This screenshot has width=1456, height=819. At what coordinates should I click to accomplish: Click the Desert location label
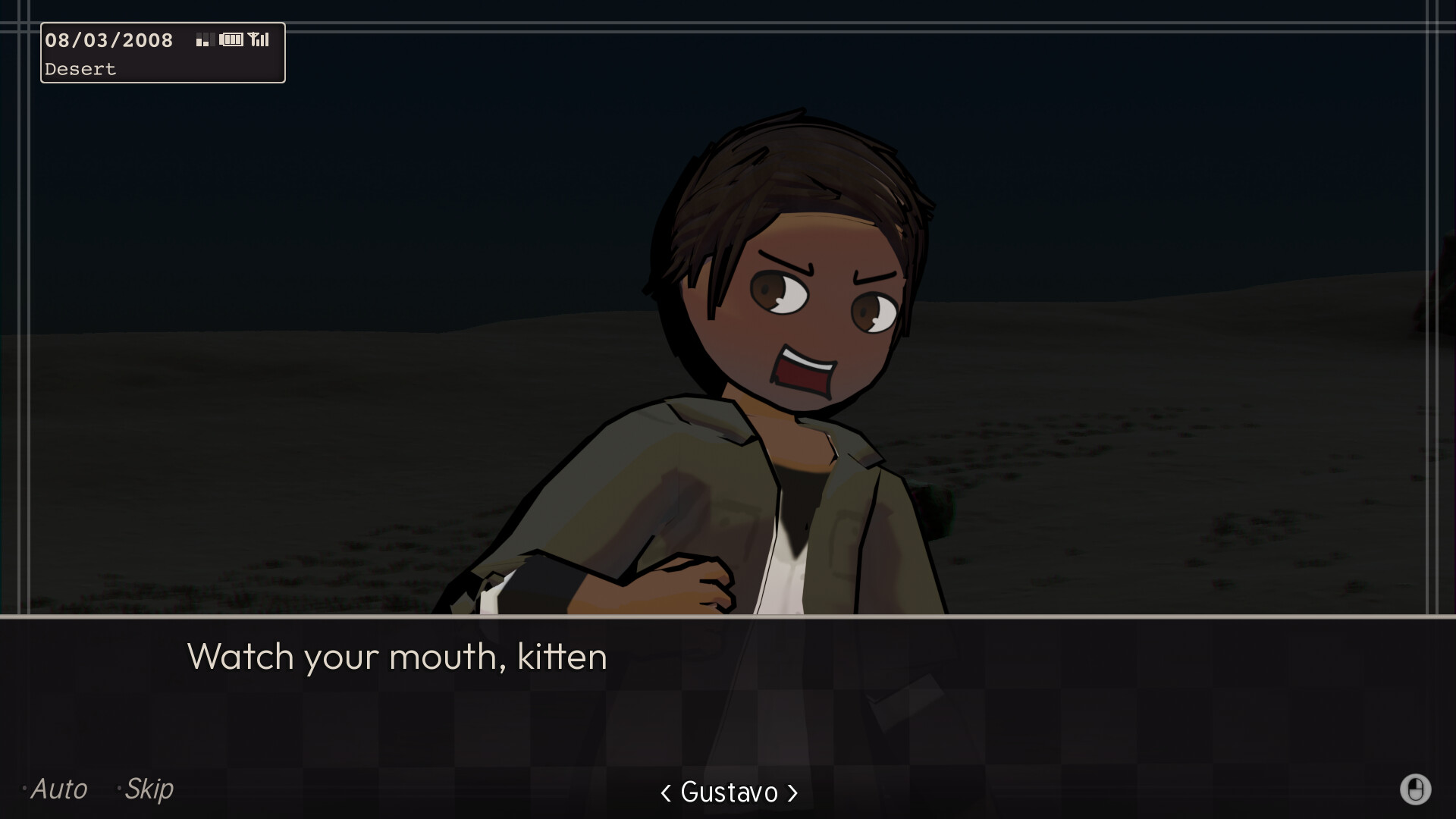click(x=80, y=69)
